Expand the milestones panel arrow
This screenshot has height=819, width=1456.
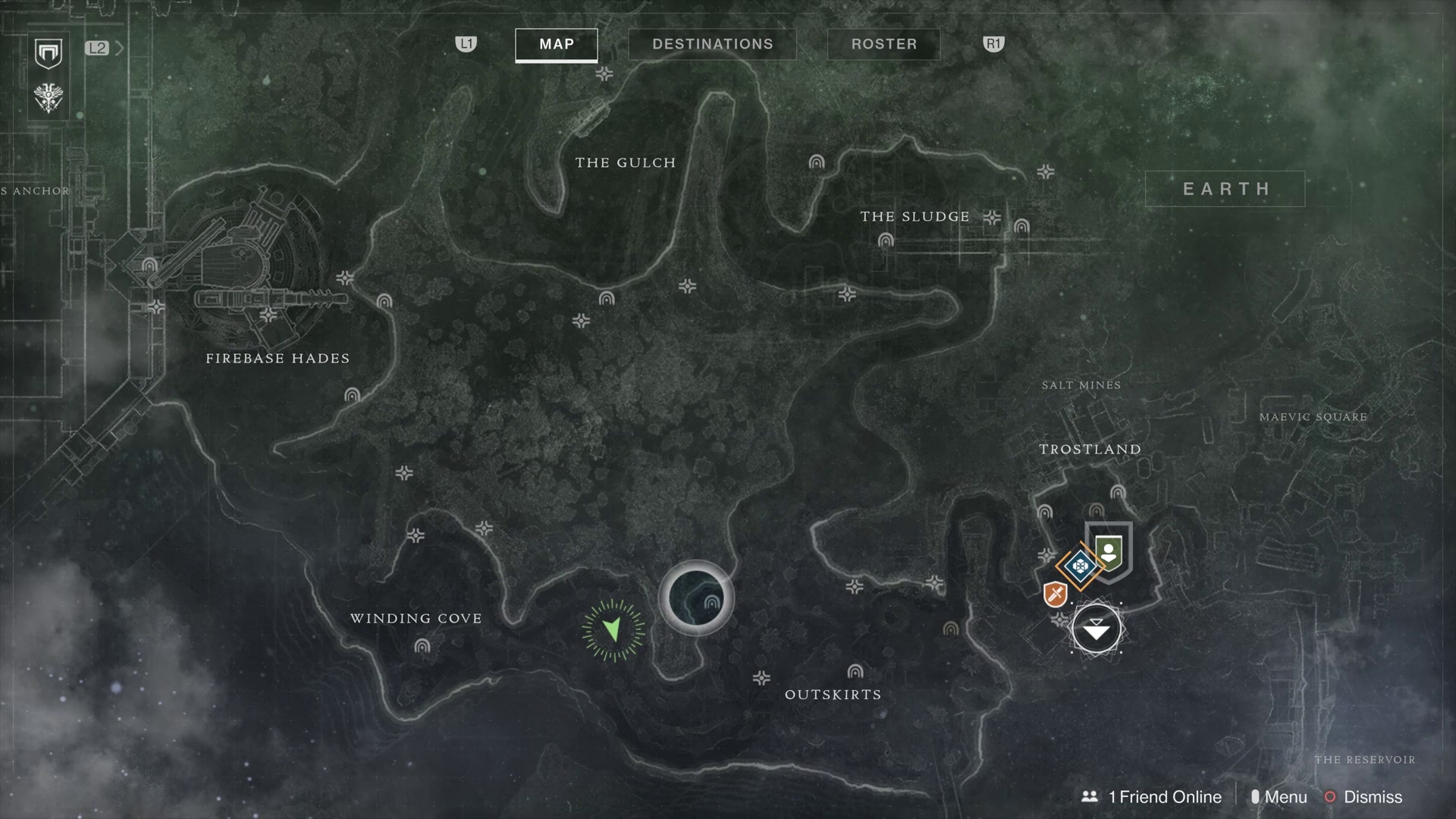(x=119, y=49)
